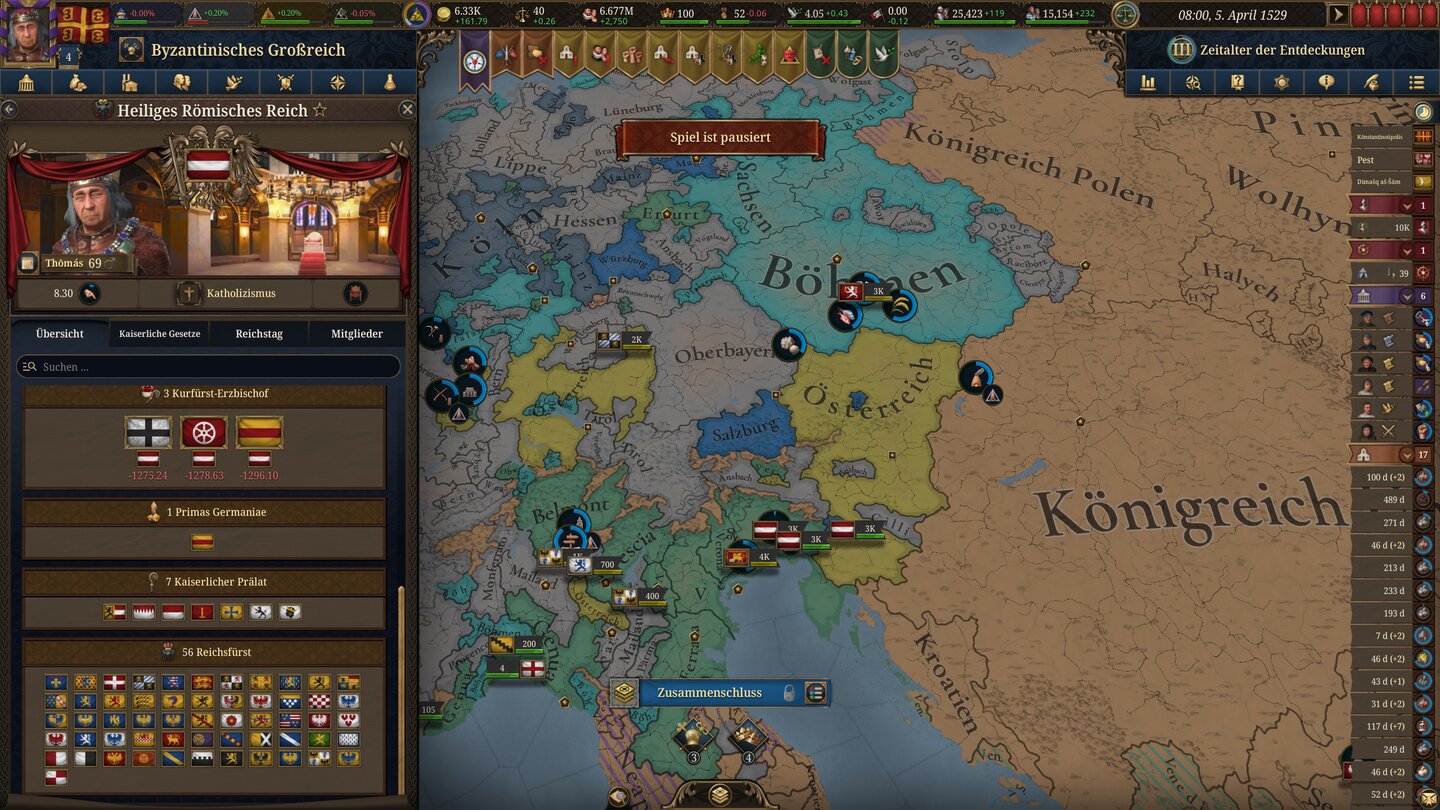The image size is (1440, 810).
Task: Switch to the Reichstag tab
Action: pos(259,333)
